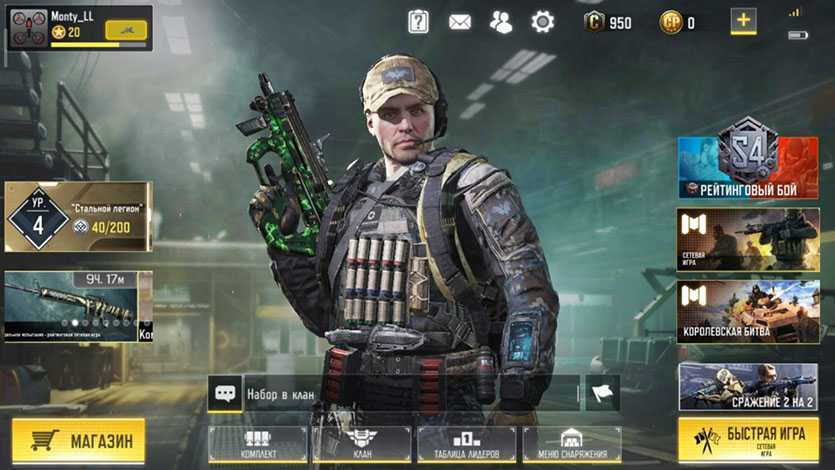Open the Стальной легион battle pass panel
Viewport: 835px width, 470px height.
[x=78, y=216]
